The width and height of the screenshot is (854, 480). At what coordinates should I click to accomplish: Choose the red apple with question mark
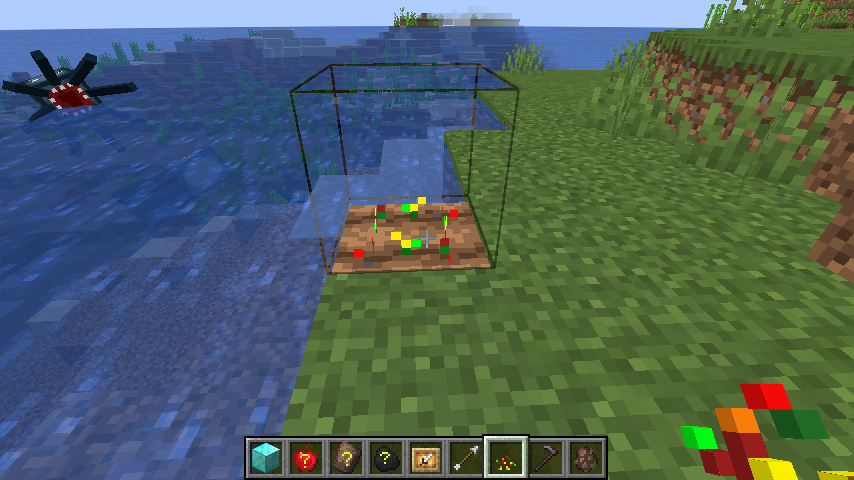click(305, 458)
